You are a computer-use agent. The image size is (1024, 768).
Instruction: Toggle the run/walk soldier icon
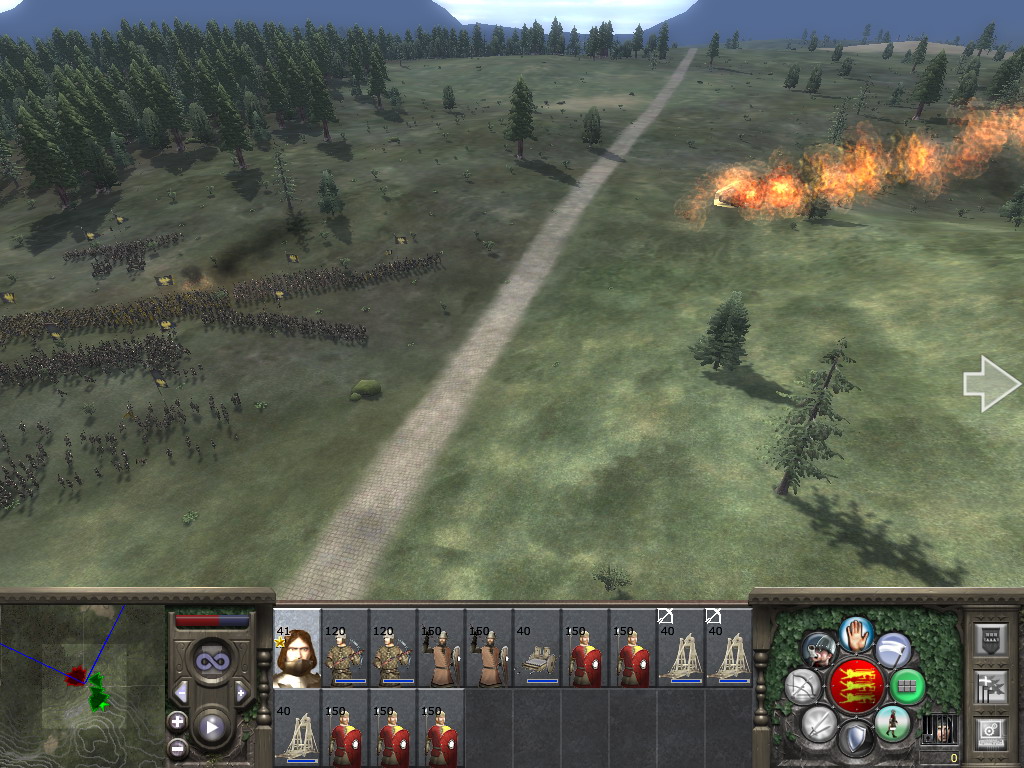point(891,722)
